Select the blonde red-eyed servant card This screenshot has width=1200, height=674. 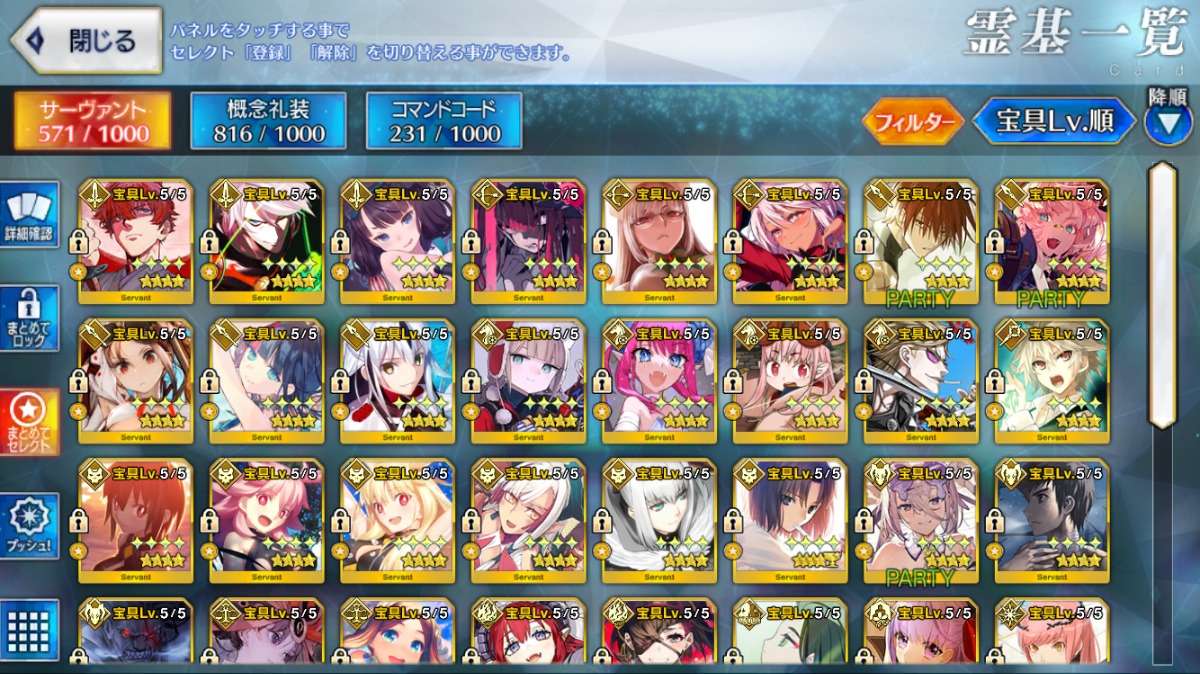(x=398, y=520)
